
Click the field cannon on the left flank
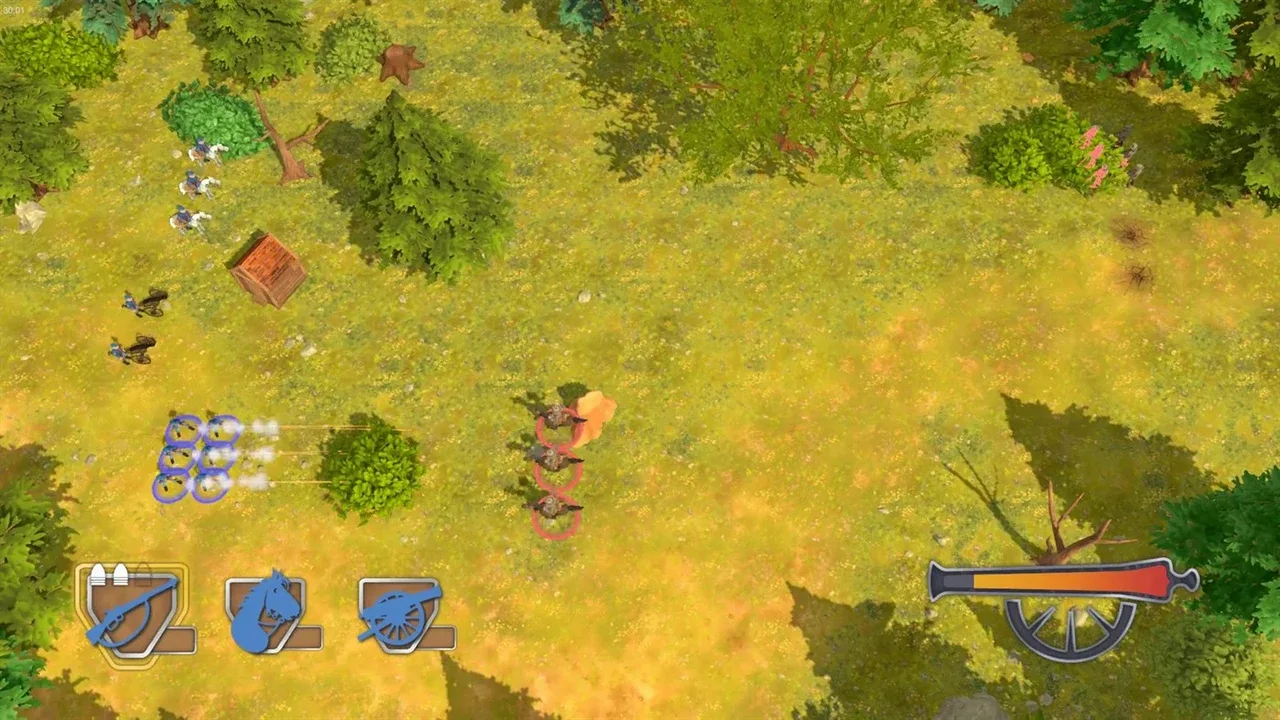(145, 302)
